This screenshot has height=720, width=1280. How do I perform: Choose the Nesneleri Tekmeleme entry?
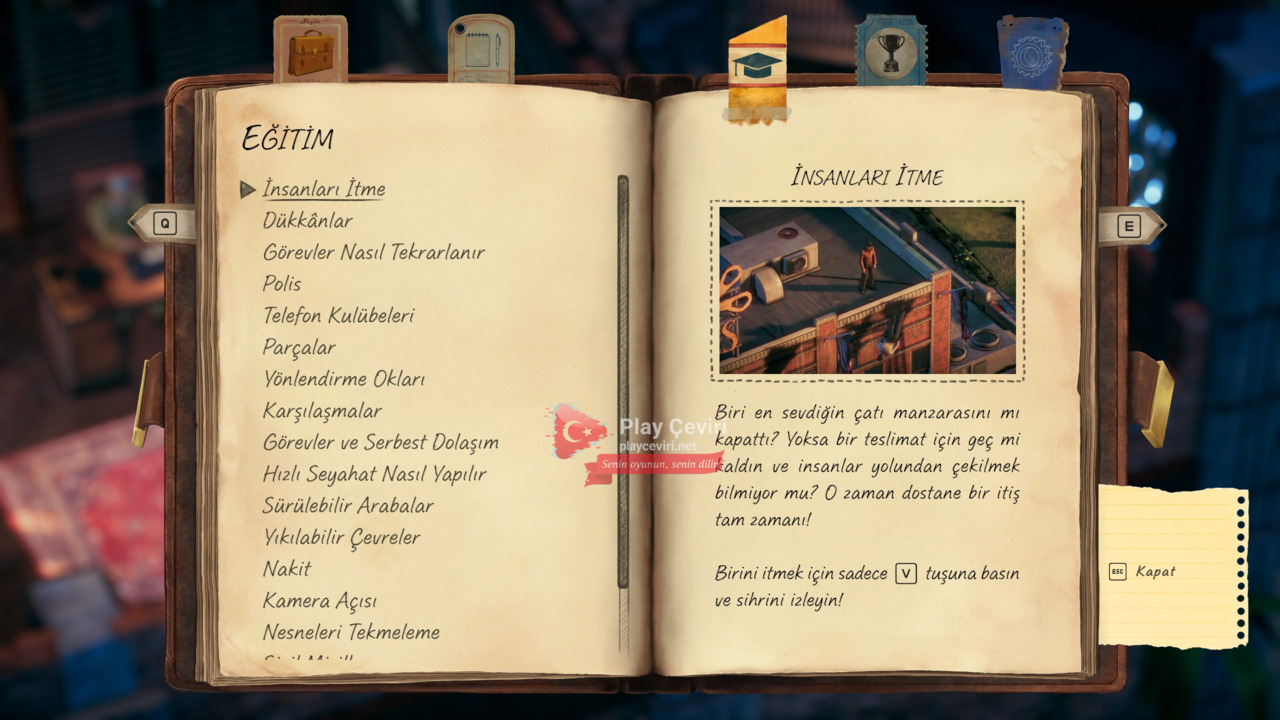tap(351, 632)
